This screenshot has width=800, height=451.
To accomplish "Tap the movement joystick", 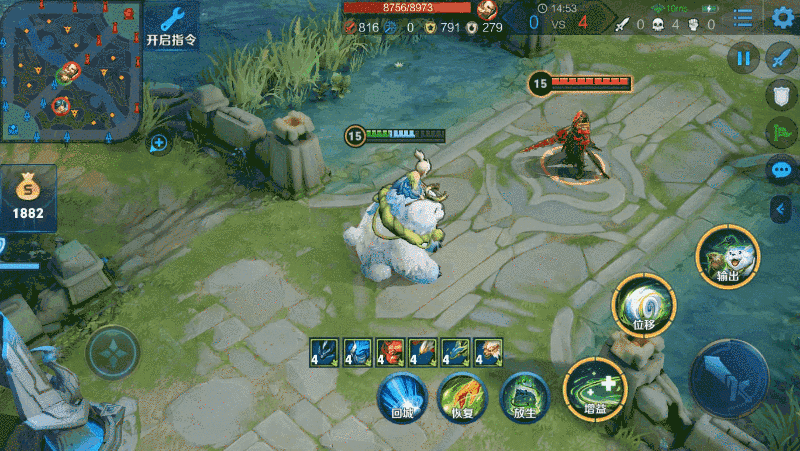I will [x=112, y=353].
